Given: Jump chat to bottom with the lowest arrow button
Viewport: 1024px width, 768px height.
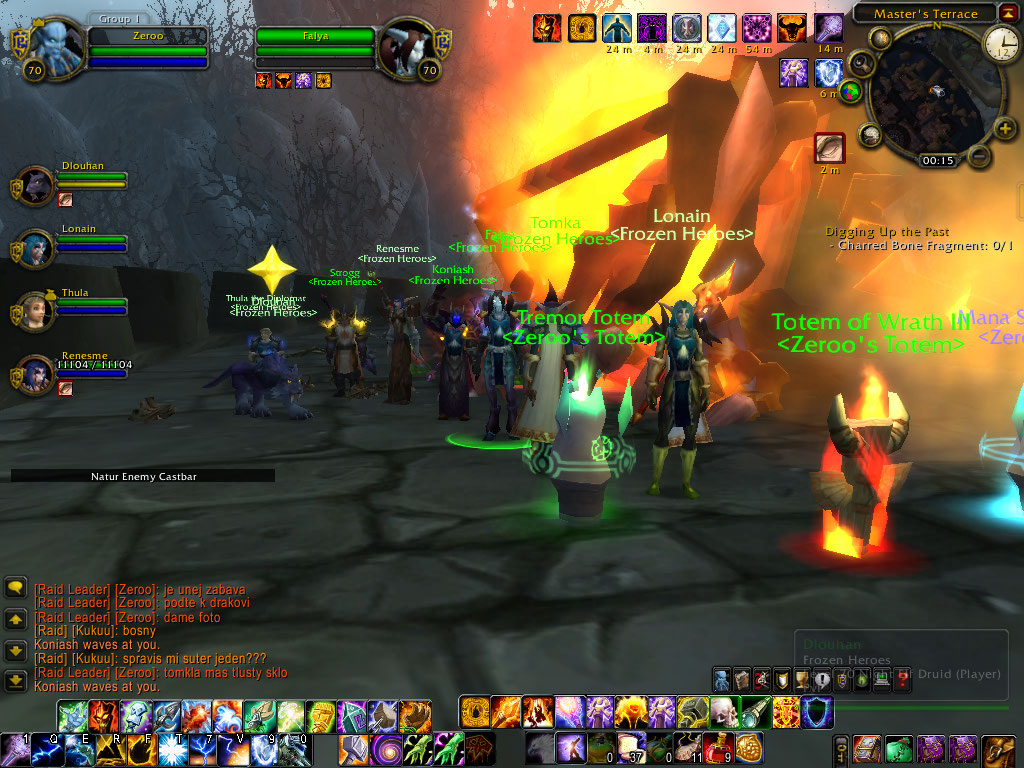Looking at the screenshot, I should (x=15, y=681).
